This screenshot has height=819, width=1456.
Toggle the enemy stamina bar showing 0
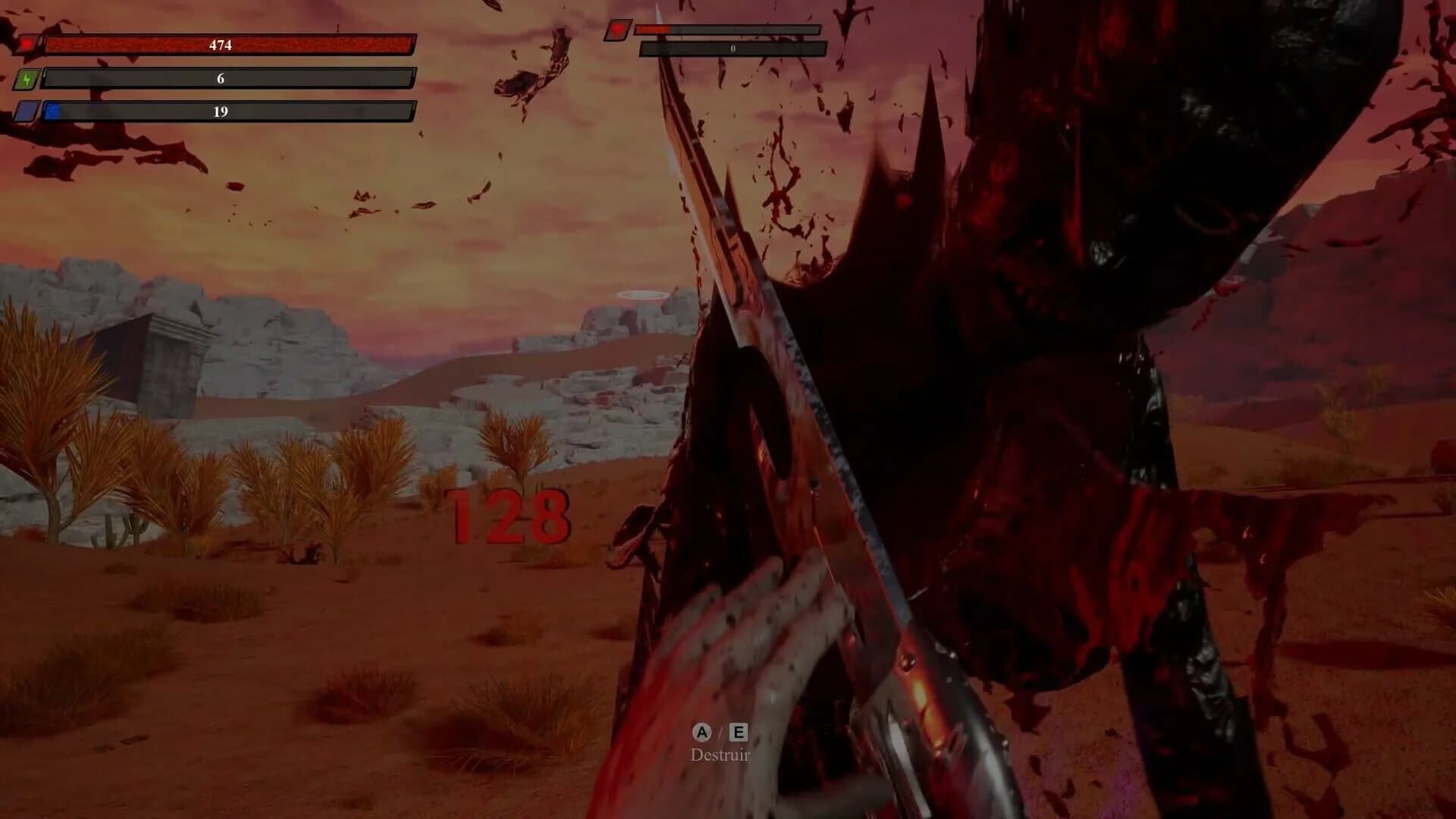[732, 47]
